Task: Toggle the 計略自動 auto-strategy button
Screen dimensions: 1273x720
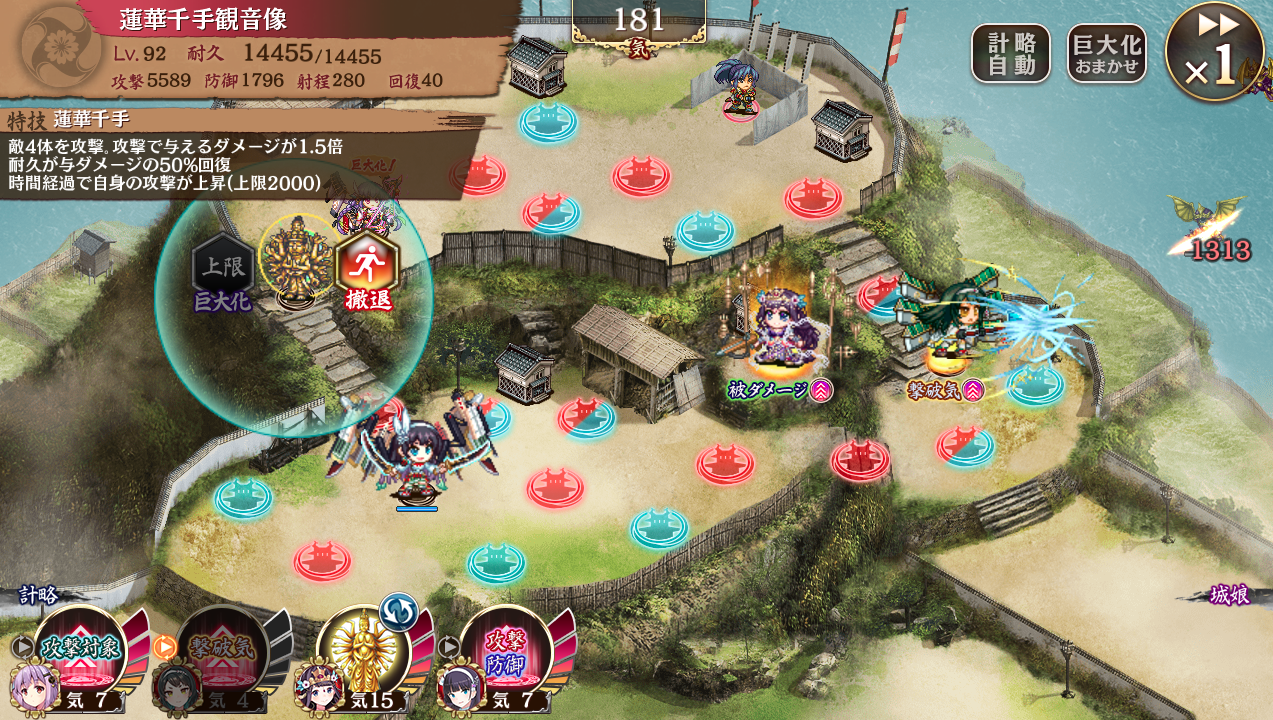Action: 1011,54
